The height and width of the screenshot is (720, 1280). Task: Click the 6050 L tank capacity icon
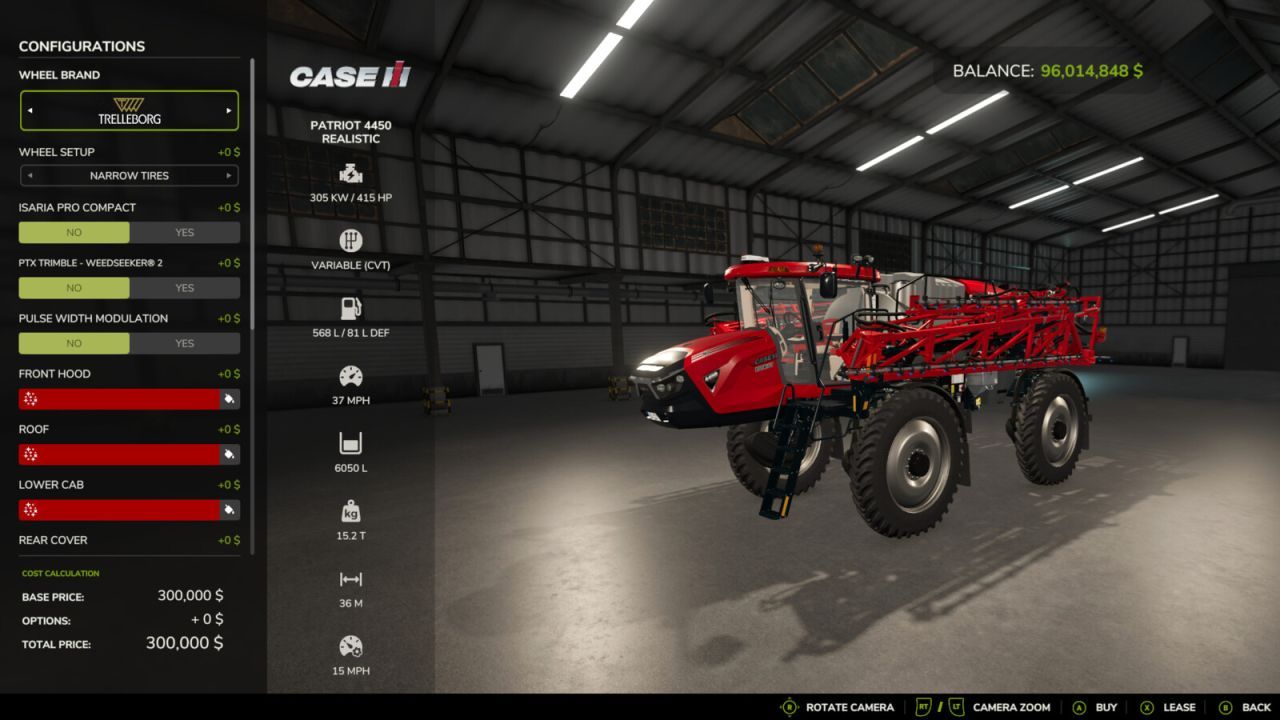click(x=350, y=444)
